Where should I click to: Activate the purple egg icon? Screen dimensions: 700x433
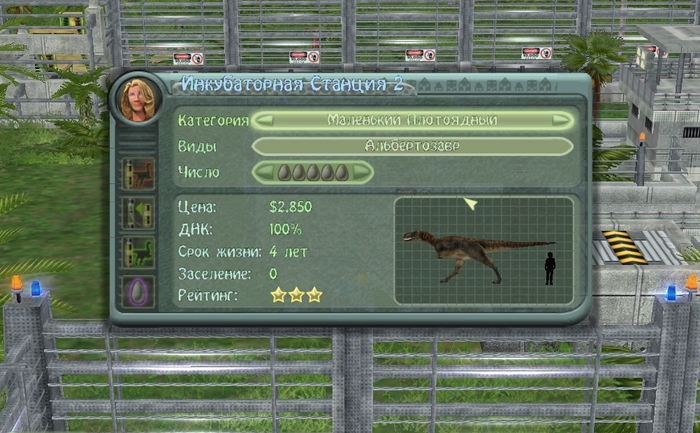point(137,292)
